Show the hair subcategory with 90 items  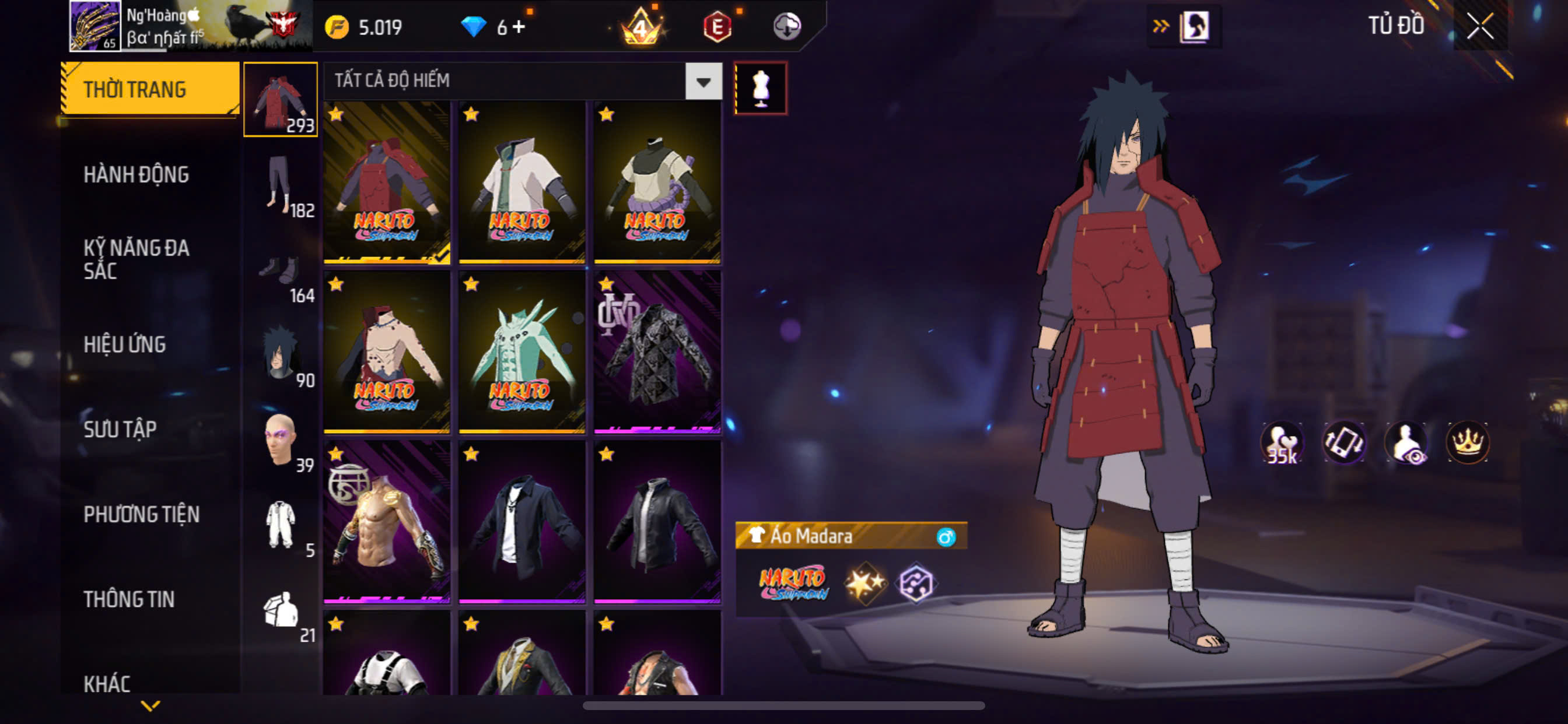tap(281, 354)
